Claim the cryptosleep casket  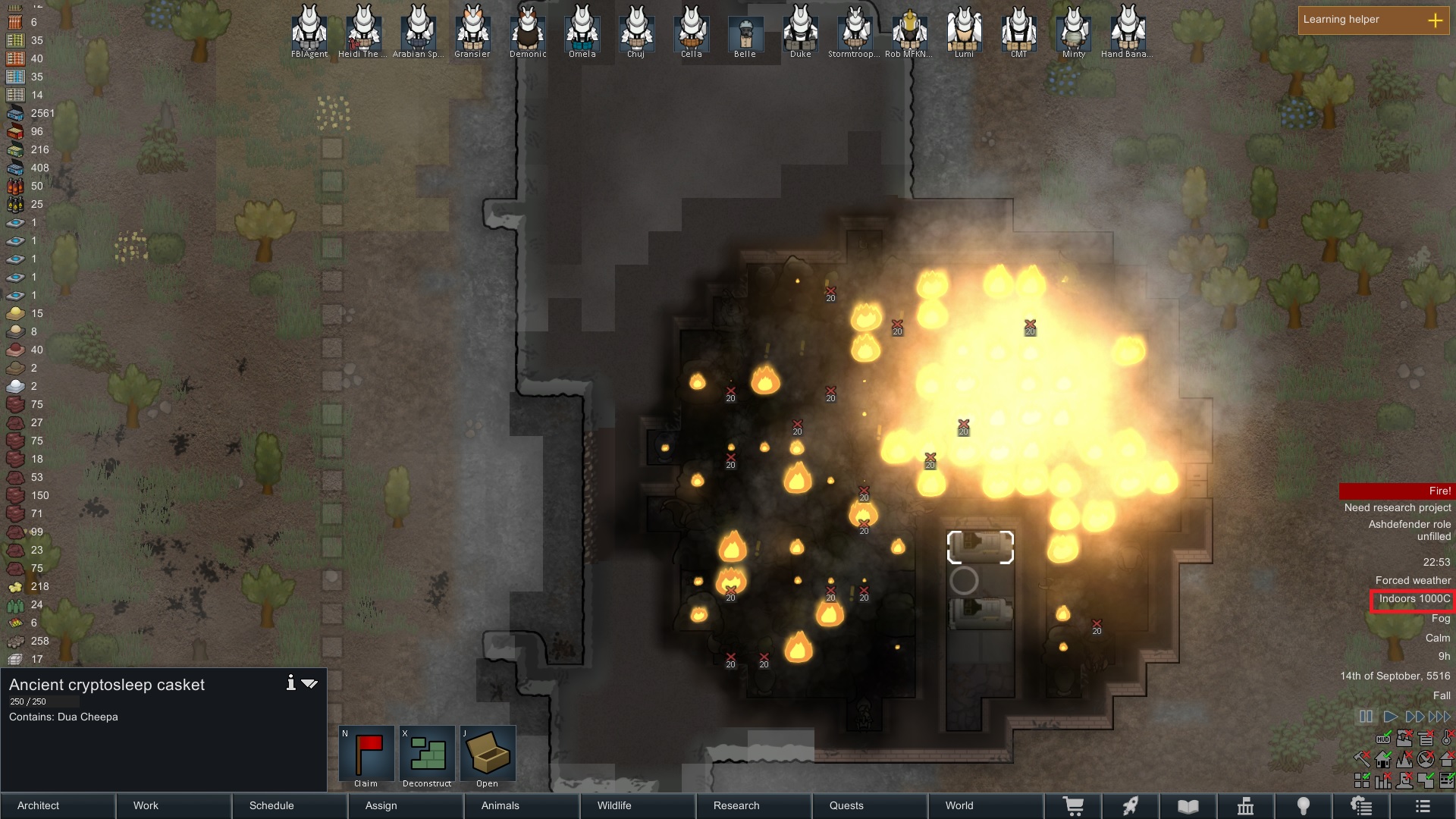pyautogui.click(x=366, y=754)
